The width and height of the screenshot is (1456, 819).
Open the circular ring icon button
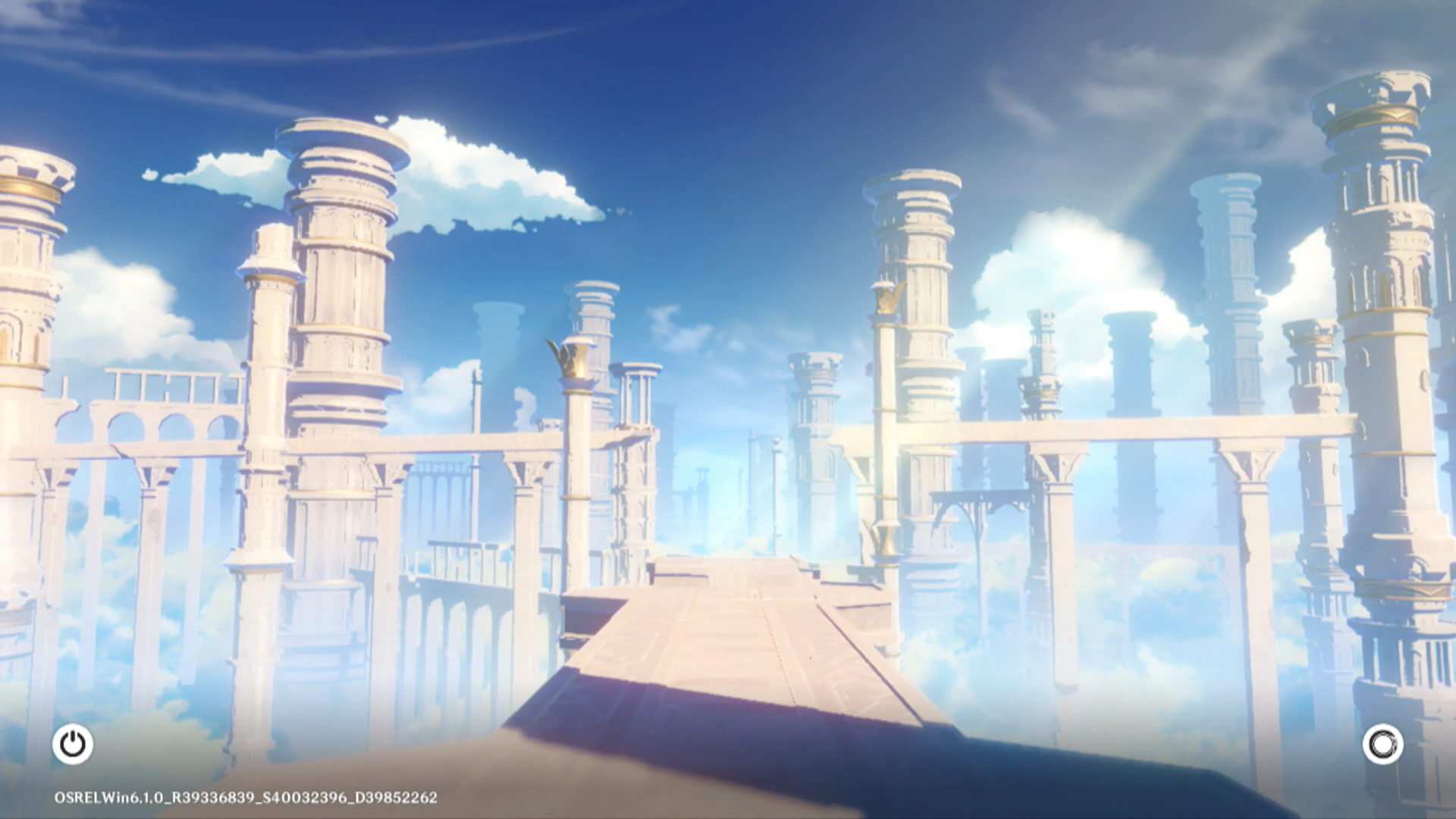coord(1382,744)
